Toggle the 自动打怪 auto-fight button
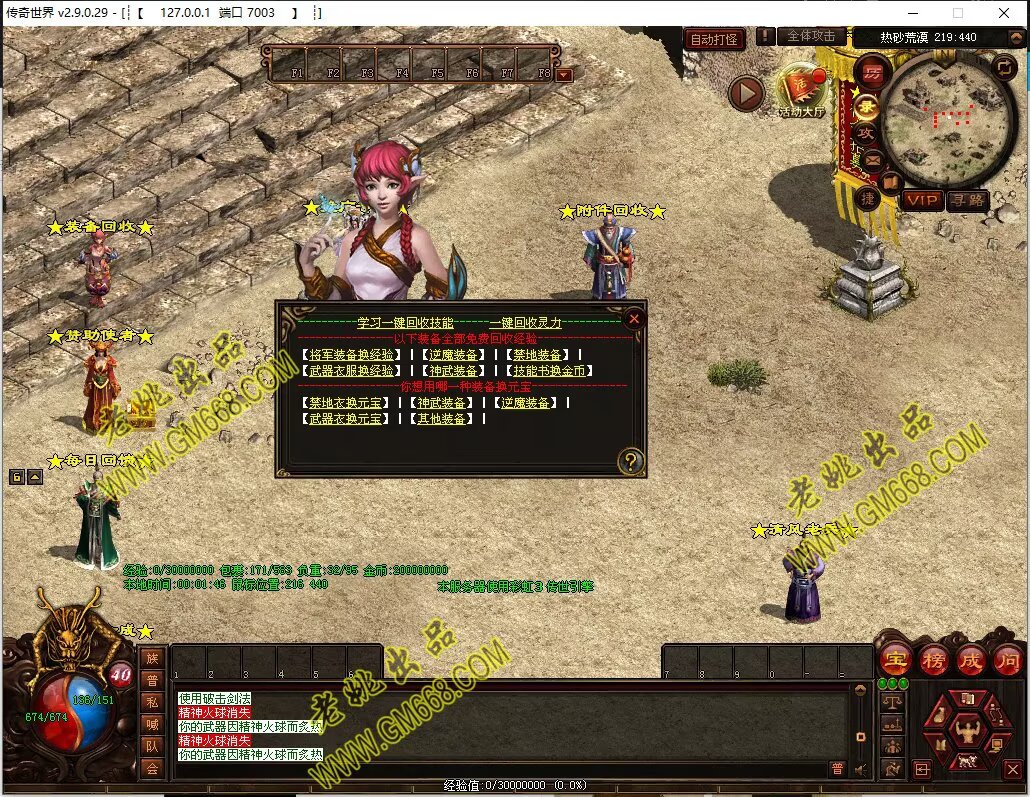This screenshot has width=1030, height=797. pyautogui.click(x=715, y=40)
